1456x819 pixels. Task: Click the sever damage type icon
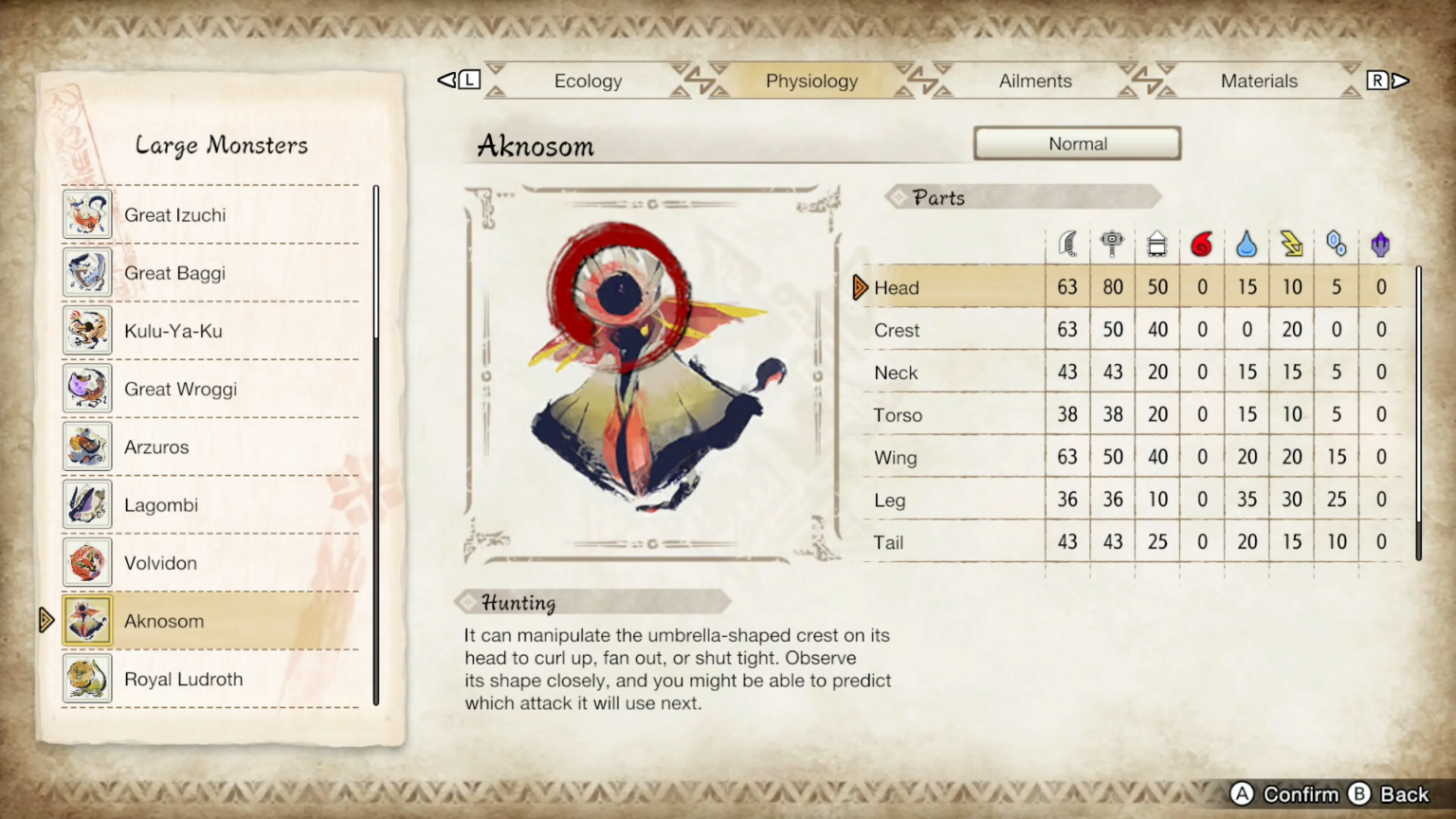(1067, 244)
